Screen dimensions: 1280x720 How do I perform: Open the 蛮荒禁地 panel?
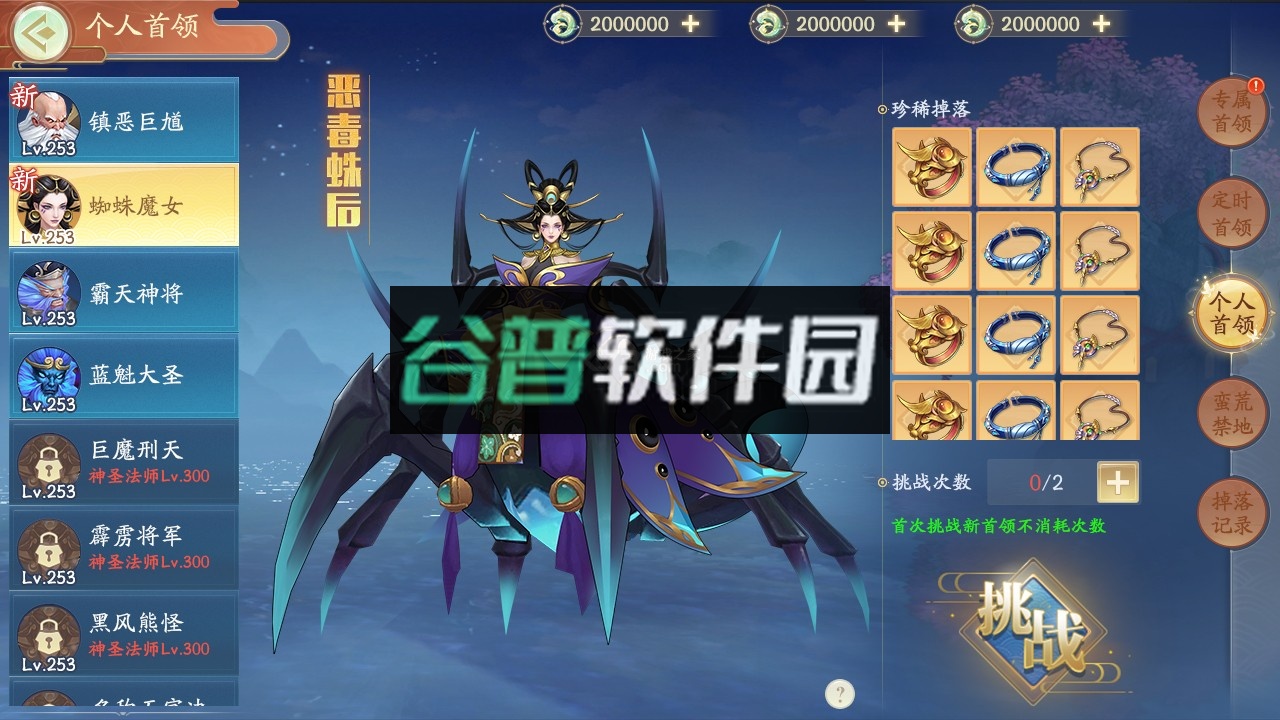click(x=1232, y=412)
